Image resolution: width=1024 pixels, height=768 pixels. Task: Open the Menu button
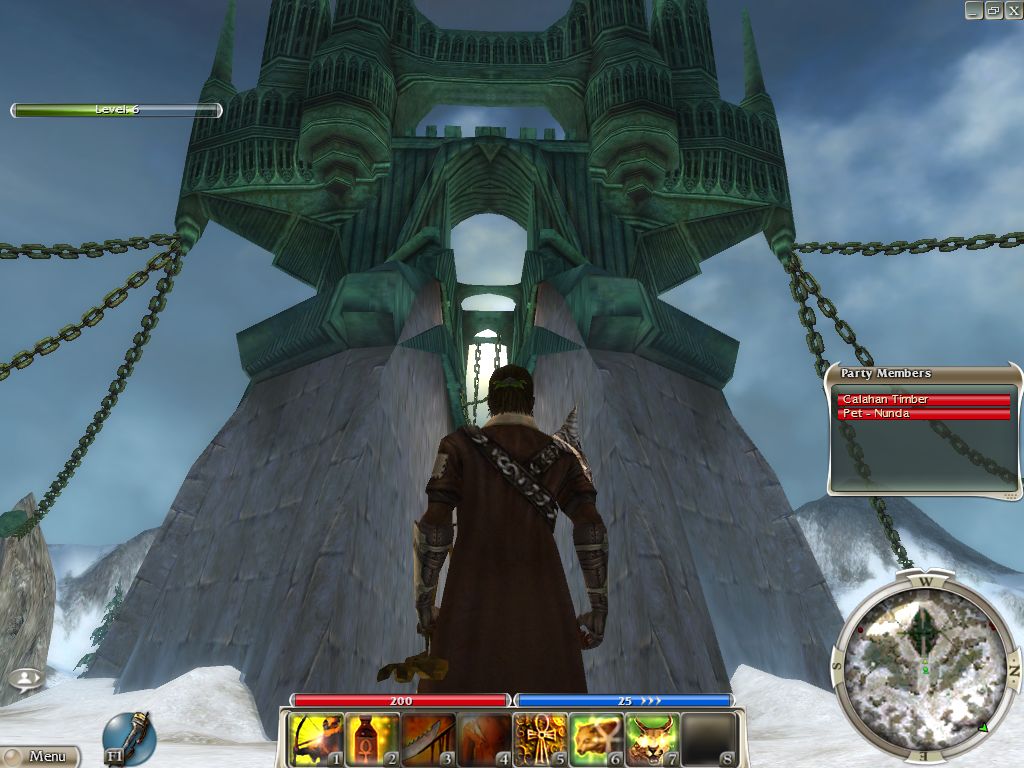pos(40,757)
